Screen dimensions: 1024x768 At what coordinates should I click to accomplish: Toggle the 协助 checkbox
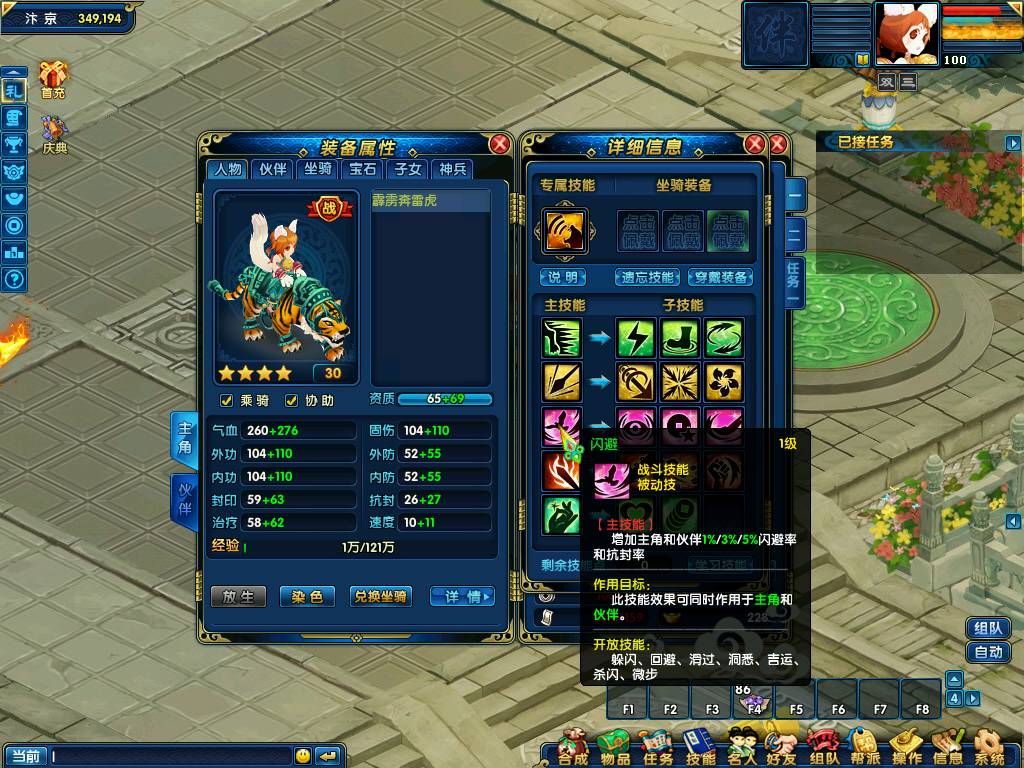pos(292,401)
